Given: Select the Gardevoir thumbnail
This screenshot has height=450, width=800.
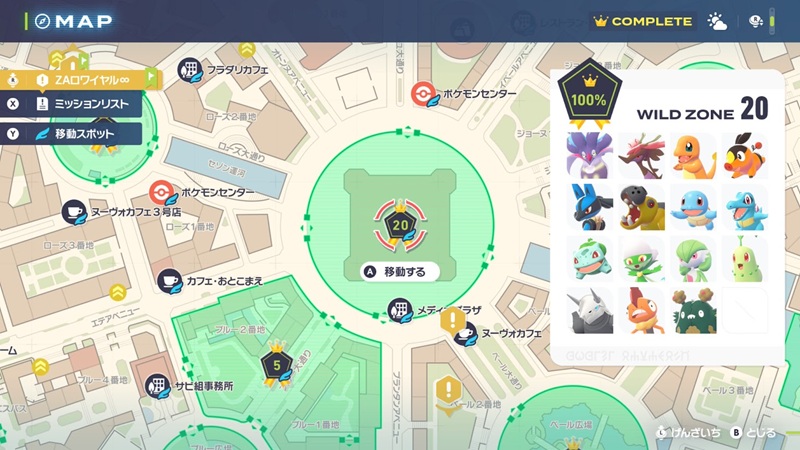Looking at the screenshot, I should point(693,258).
